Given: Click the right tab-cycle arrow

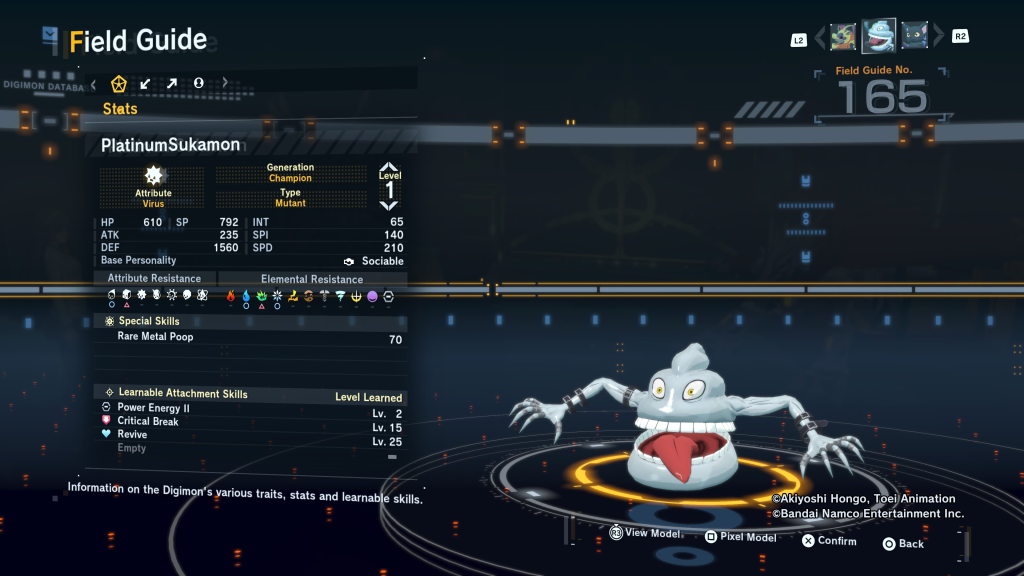Looking at the screenshot, I should (x=225, y=83).
